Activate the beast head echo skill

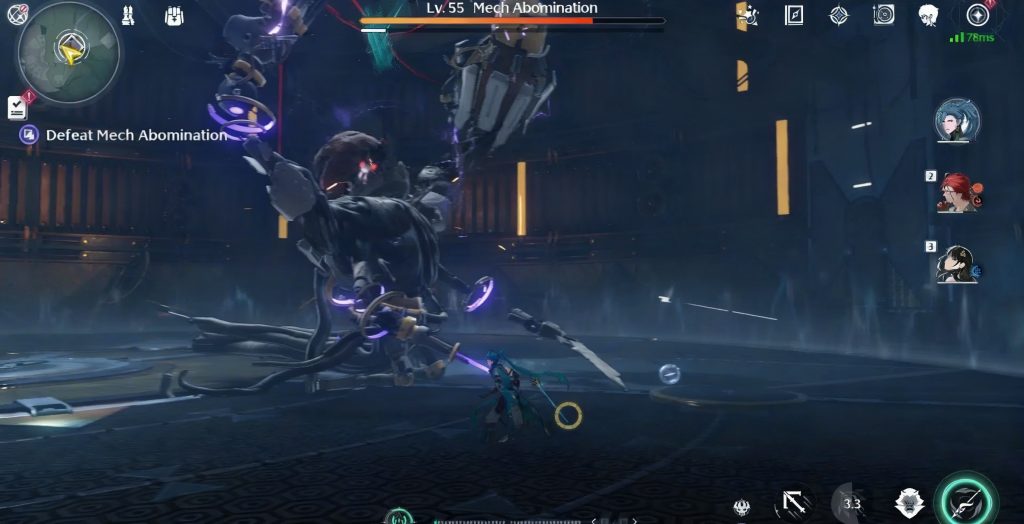[x=909, y=503]
